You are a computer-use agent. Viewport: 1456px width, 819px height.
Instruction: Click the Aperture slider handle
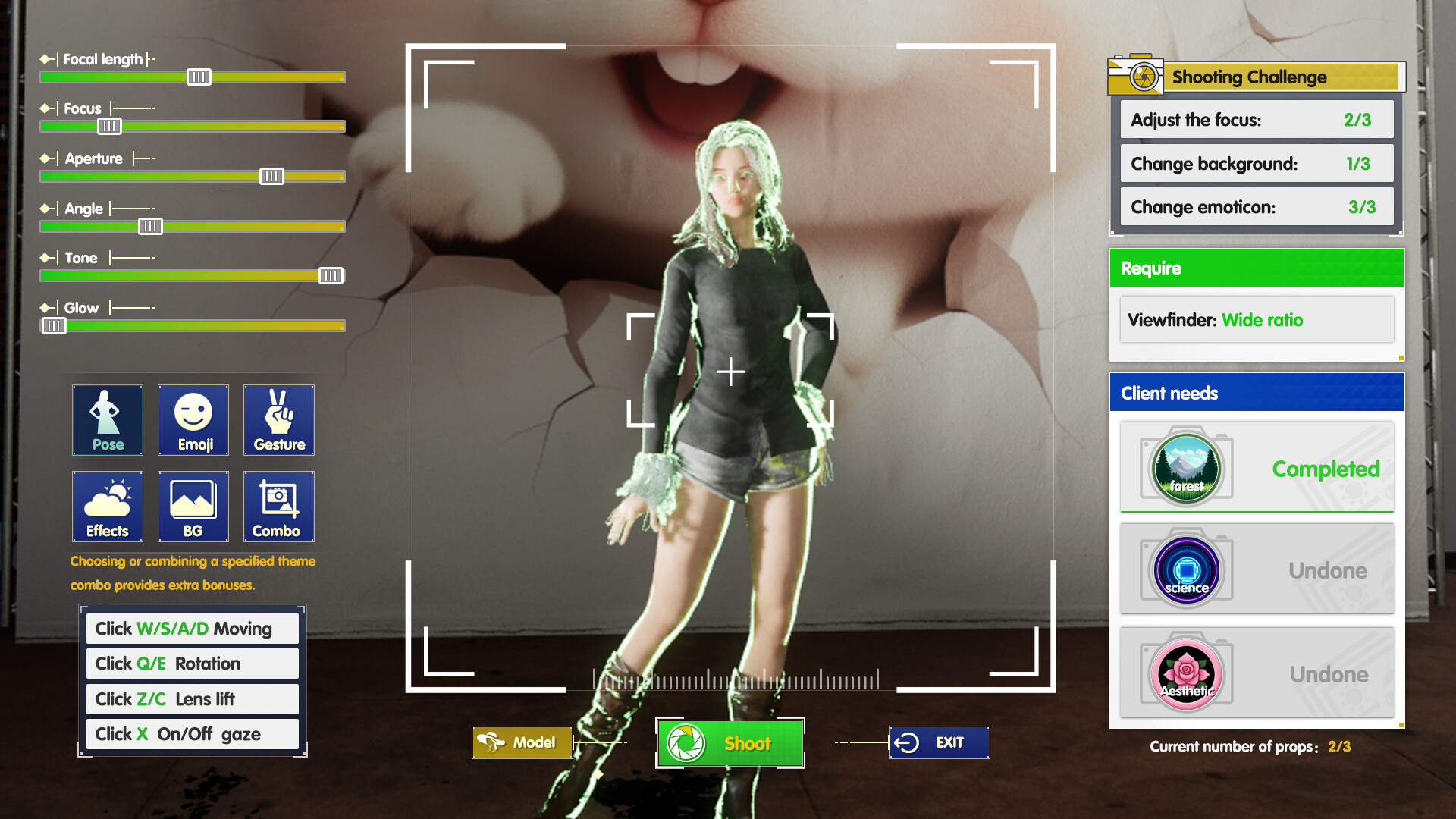pos(271,176)
